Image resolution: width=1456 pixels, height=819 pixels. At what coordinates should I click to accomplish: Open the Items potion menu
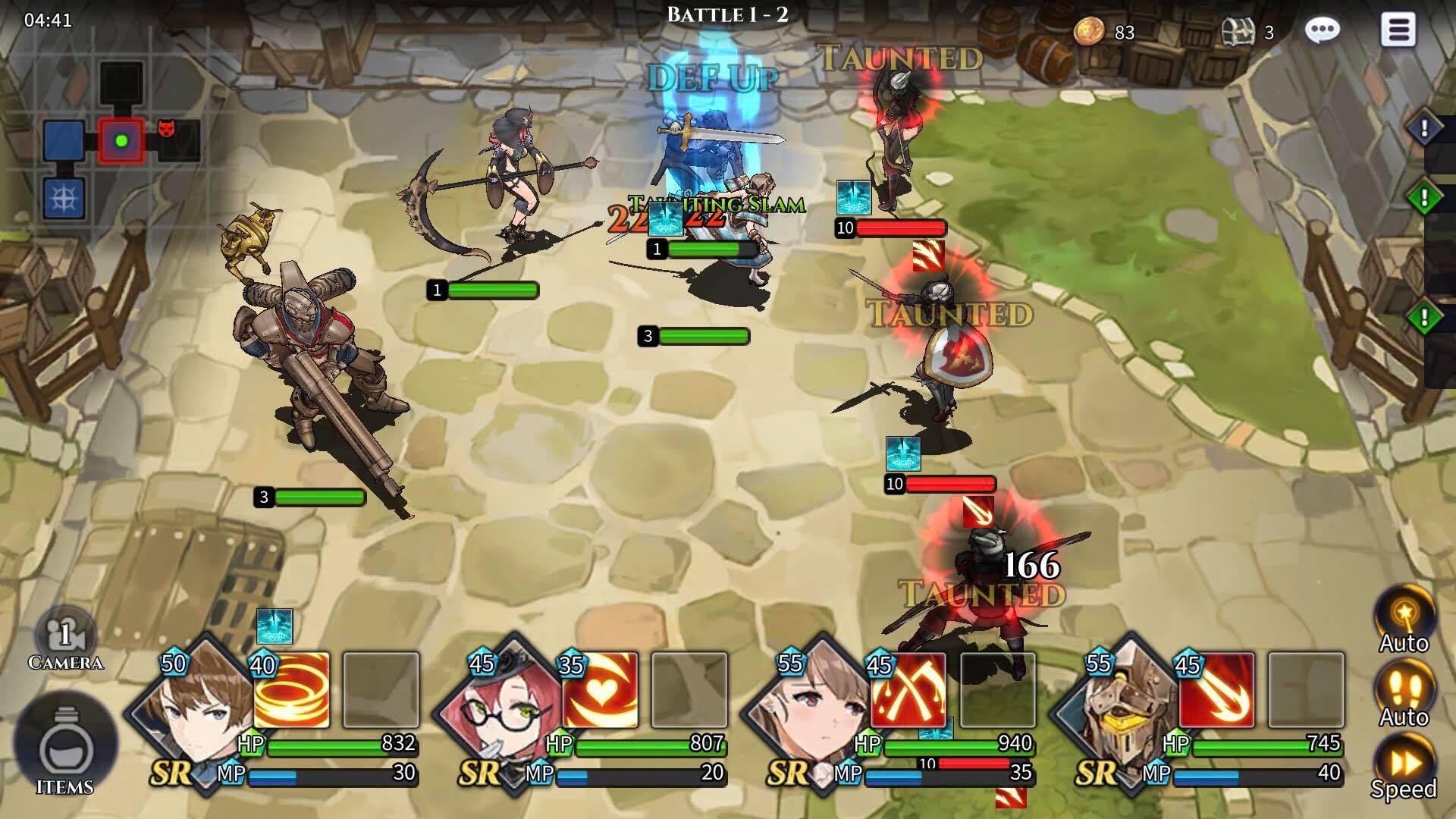point(65,747)
